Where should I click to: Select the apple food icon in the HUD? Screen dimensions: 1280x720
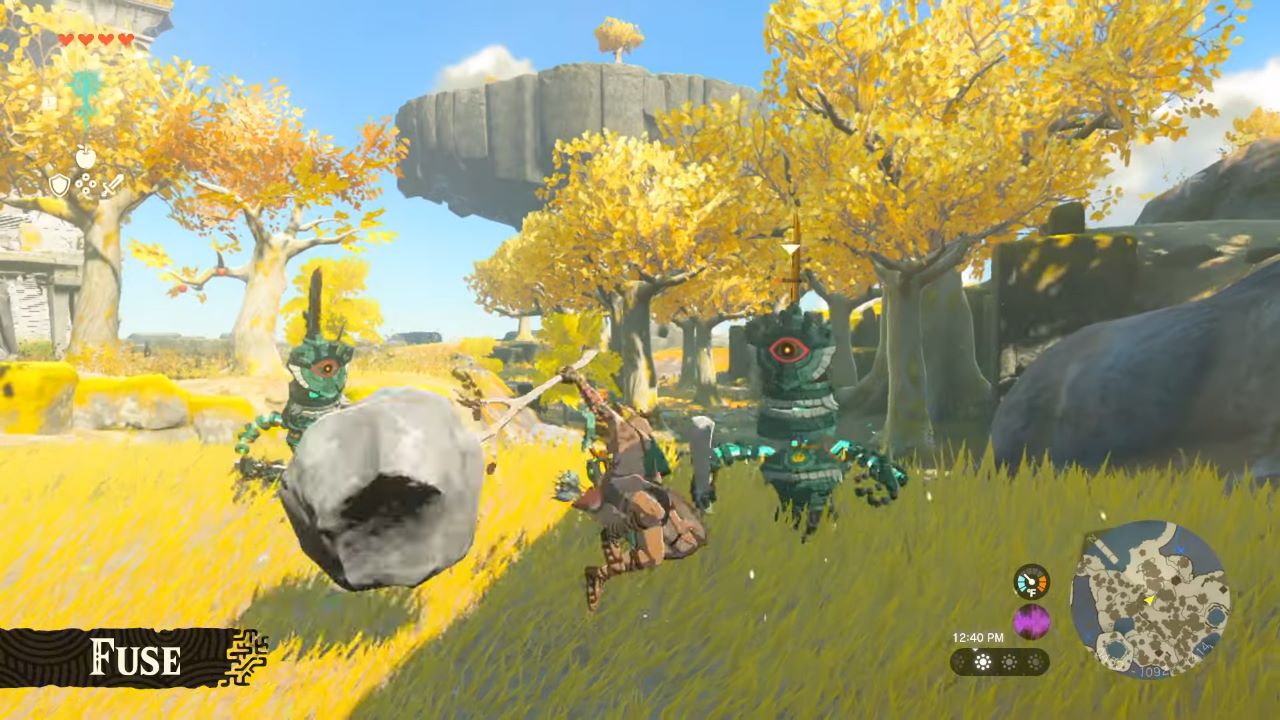(85, 156)
